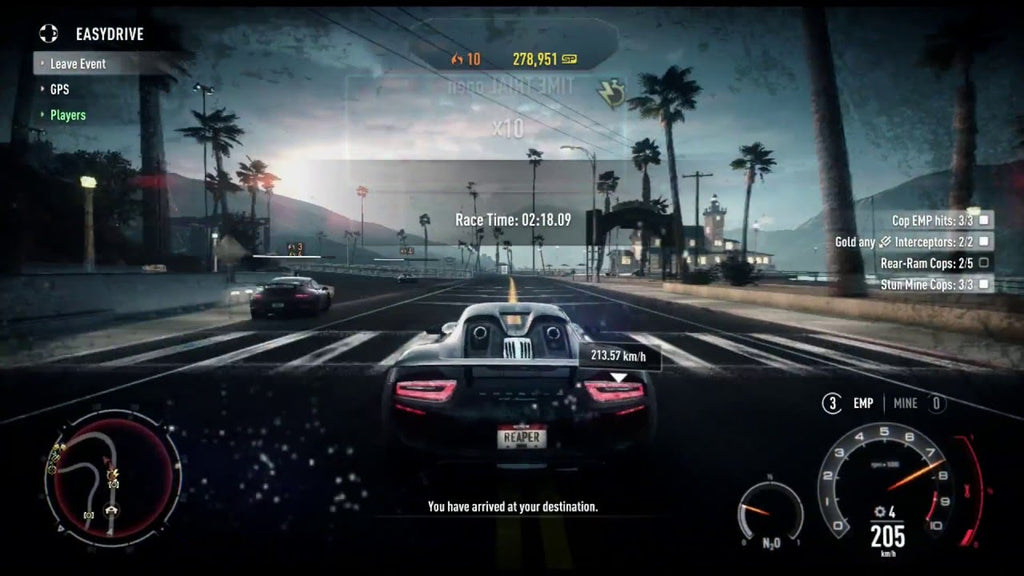The height and width of the screenshot is (576, 1024).
Task: Toggle the Interceptors objective checkbox
Action: 985,241
